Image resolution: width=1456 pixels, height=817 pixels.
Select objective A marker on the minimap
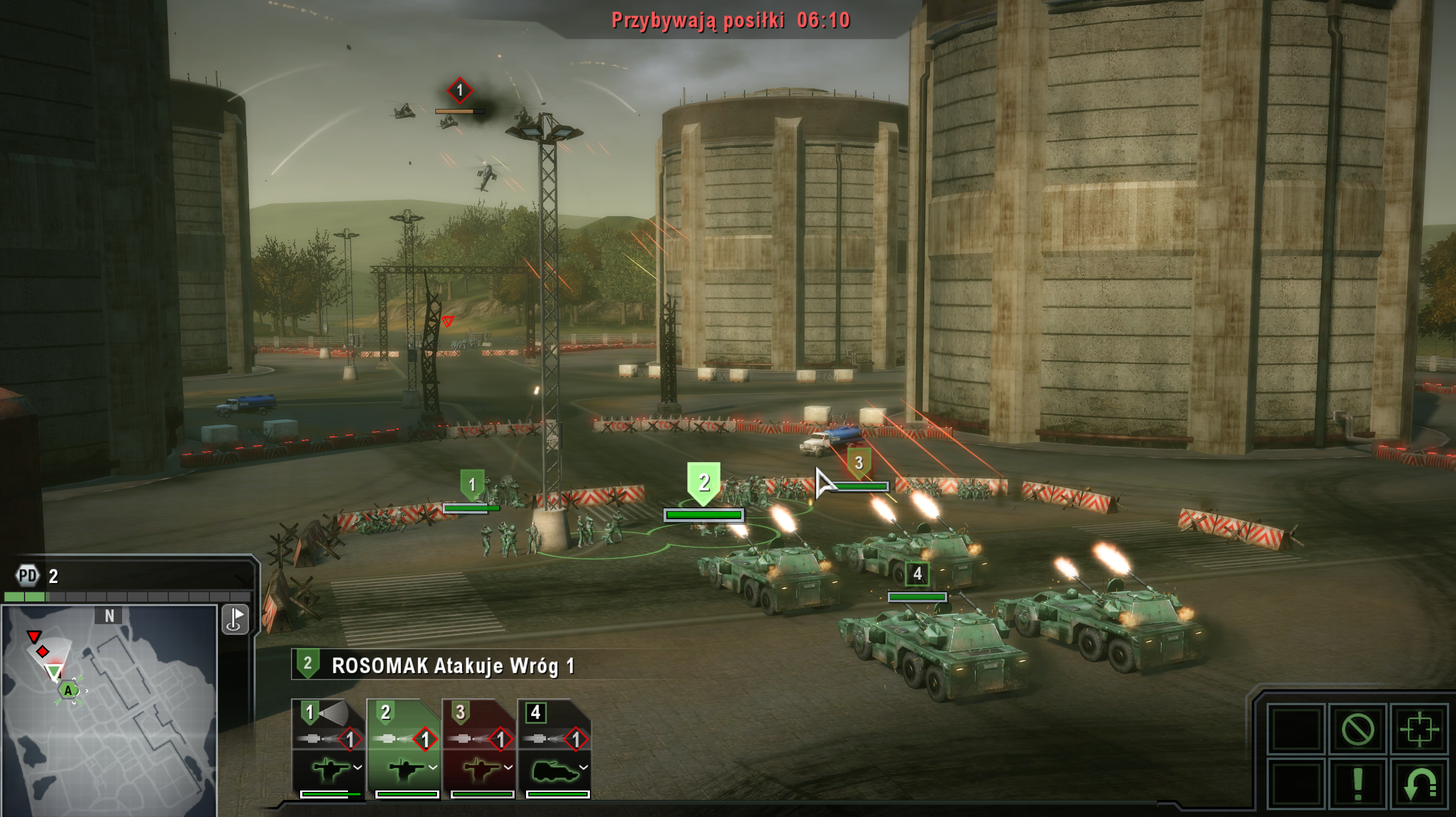coord(68,691)
